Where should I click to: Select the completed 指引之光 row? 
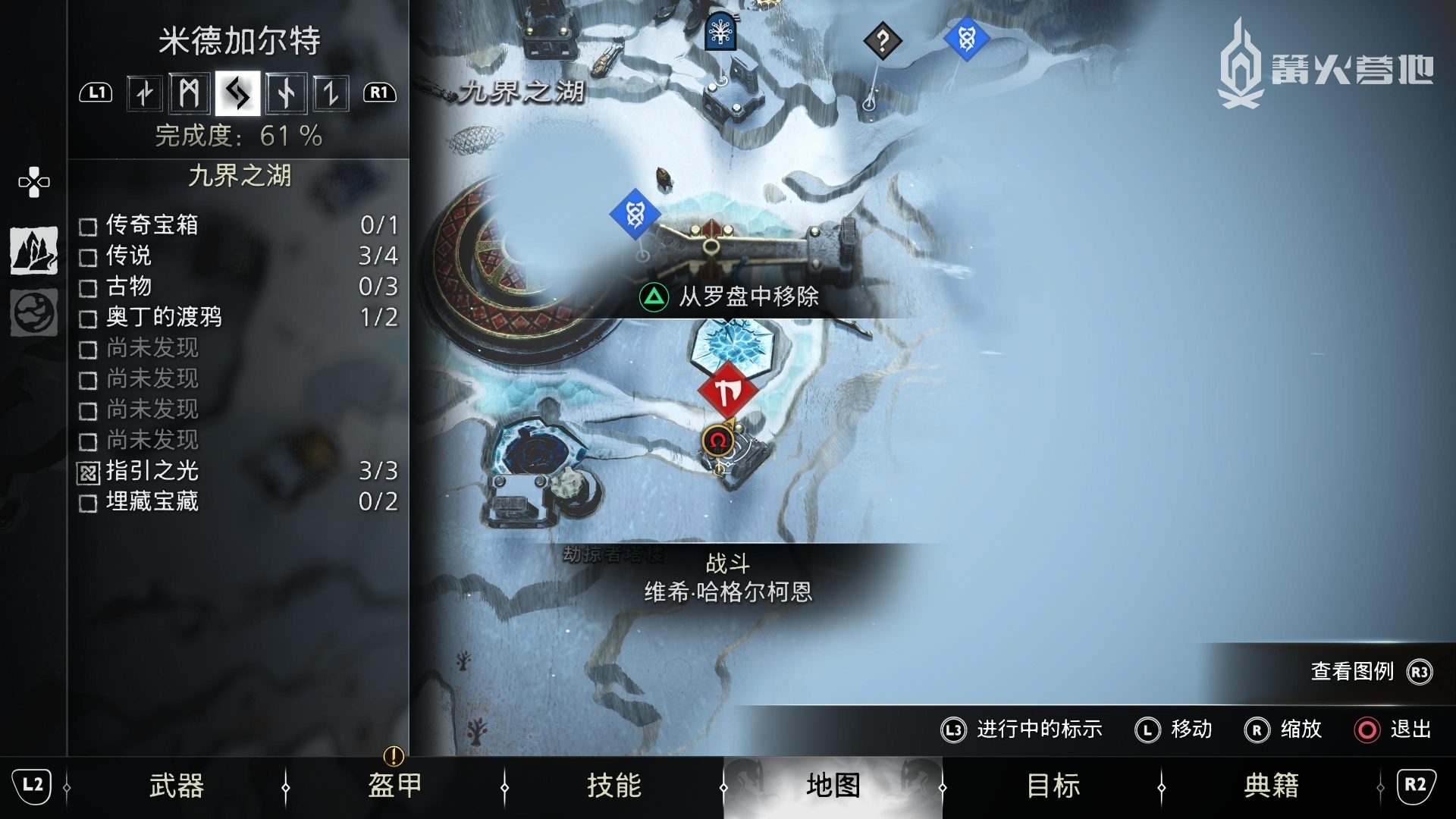point(238,471)
